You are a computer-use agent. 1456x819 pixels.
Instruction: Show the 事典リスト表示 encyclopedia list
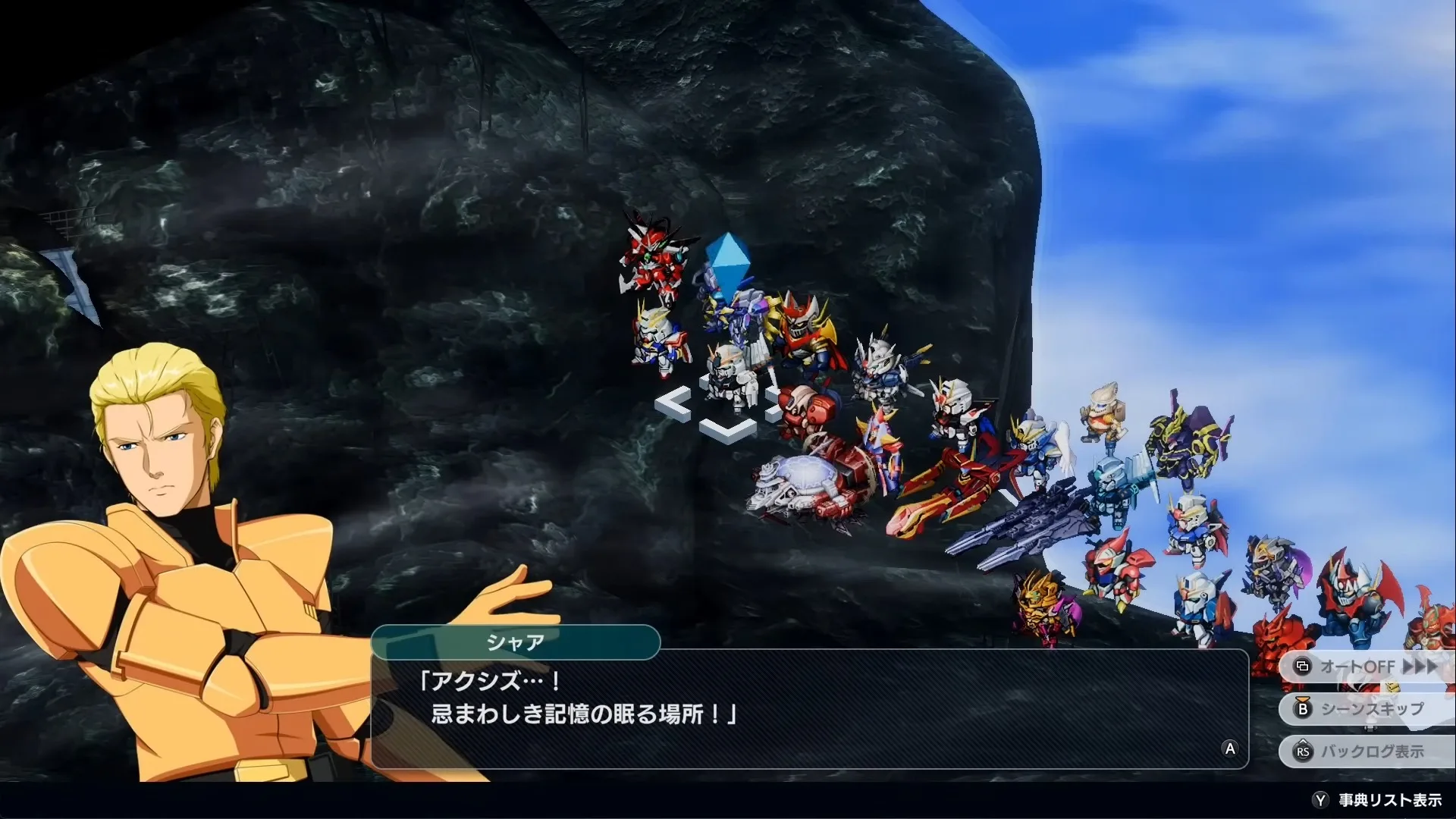click(x=1379, y=800)
